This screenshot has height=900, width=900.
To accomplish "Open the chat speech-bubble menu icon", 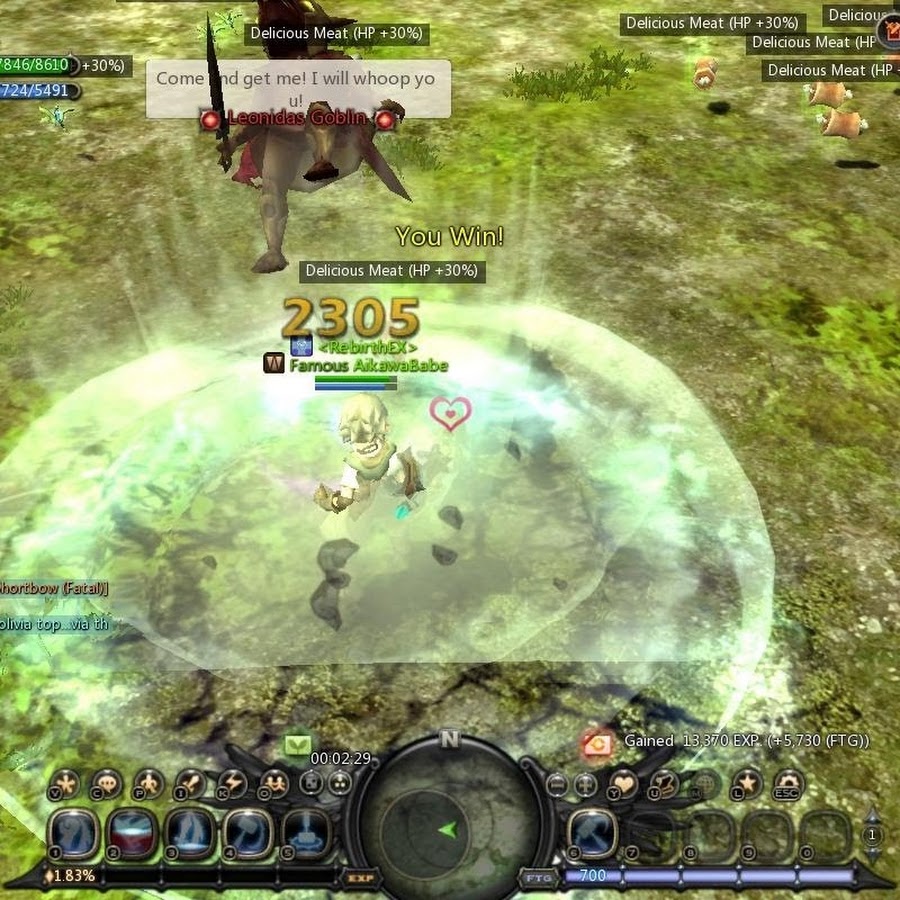I will coord(106,784).
